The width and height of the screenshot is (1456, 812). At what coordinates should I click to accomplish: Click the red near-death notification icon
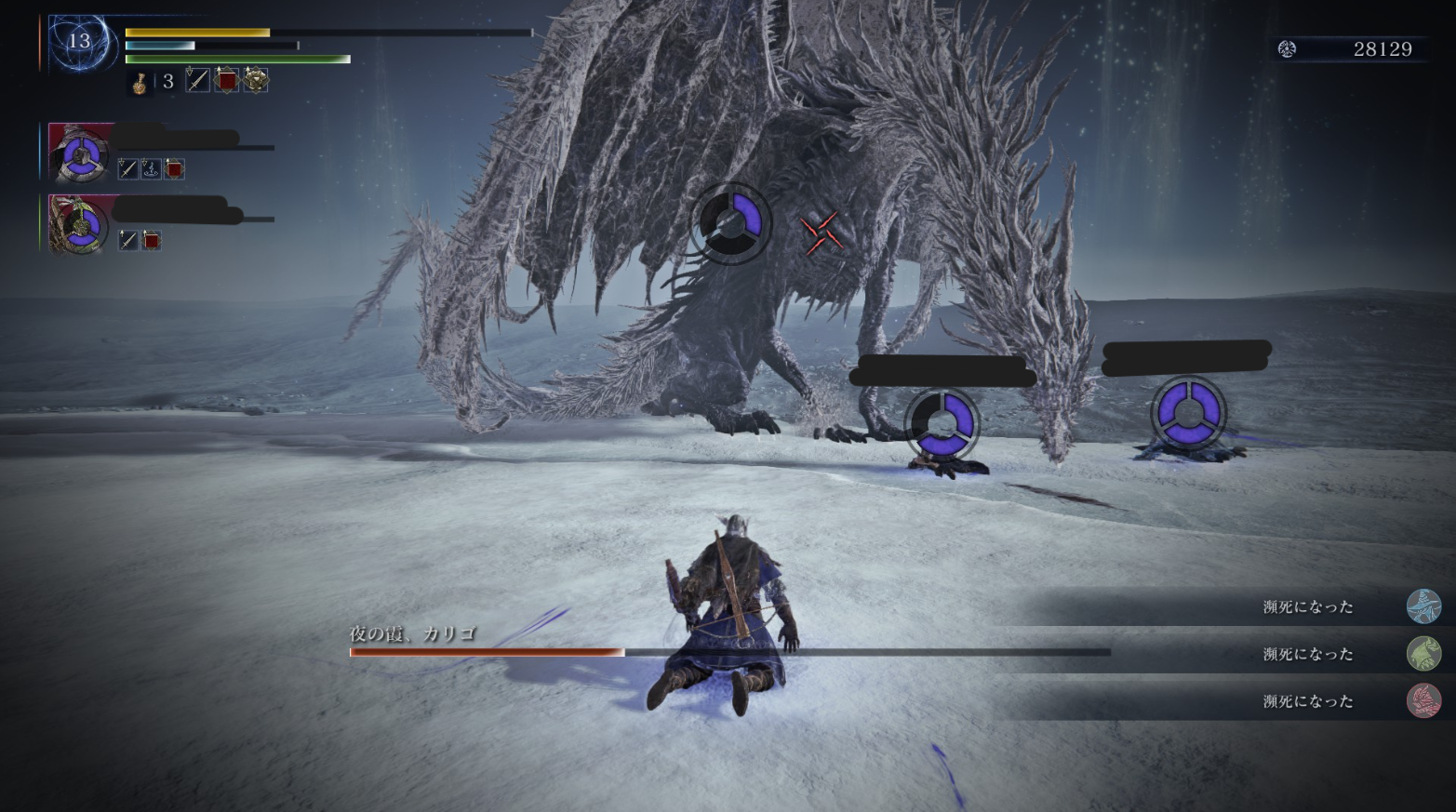point(1423,701)
